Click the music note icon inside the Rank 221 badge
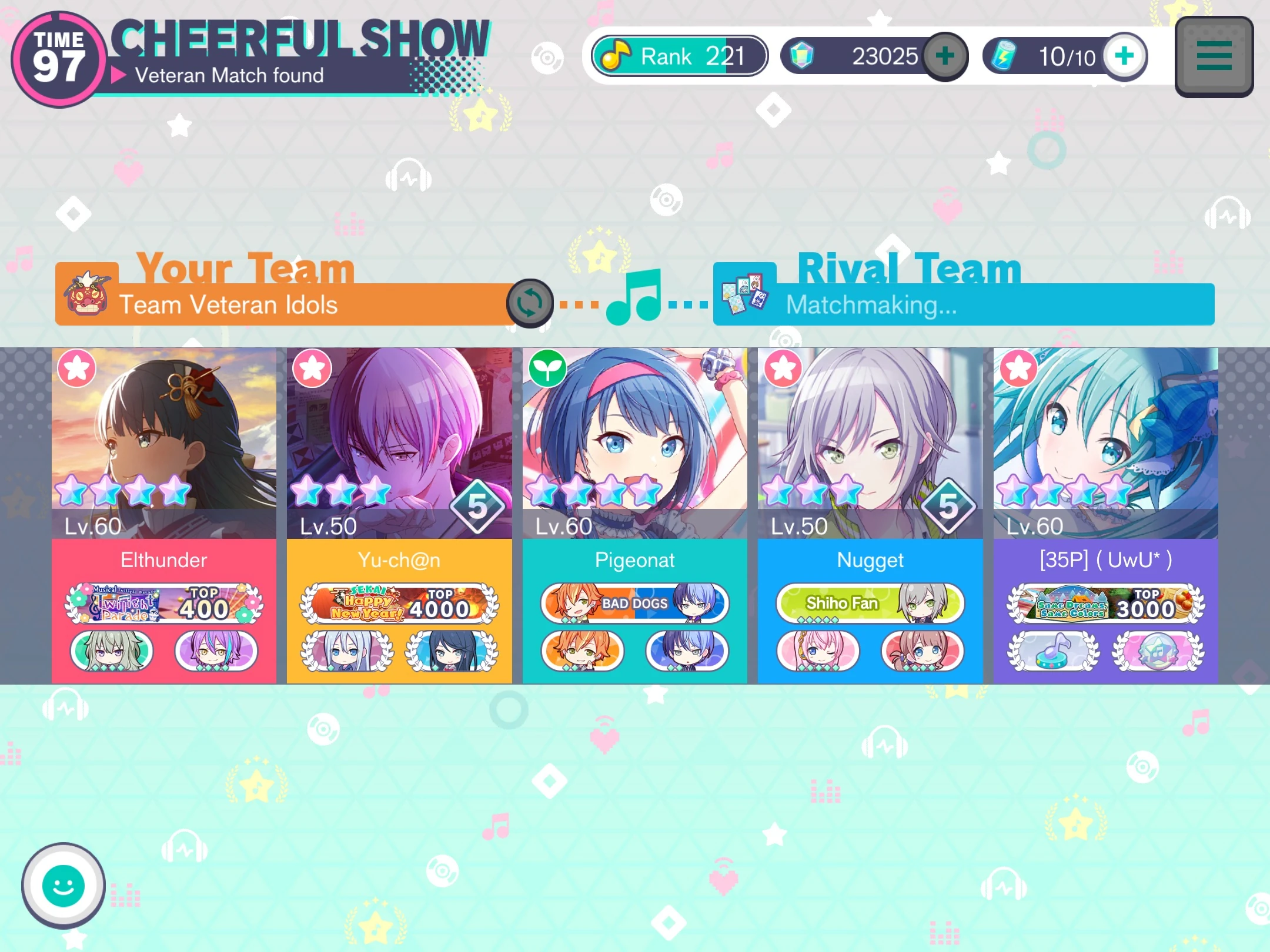This screenshot has width=1270, height=952. (617, 55)
